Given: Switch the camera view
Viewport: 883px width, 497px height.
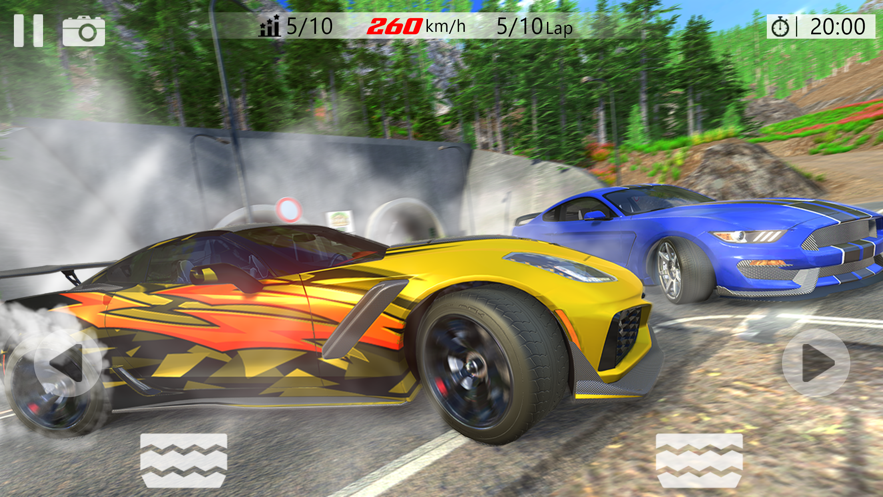Looking at the screenshot, I should pyautogui.click(x=84, y=31).
